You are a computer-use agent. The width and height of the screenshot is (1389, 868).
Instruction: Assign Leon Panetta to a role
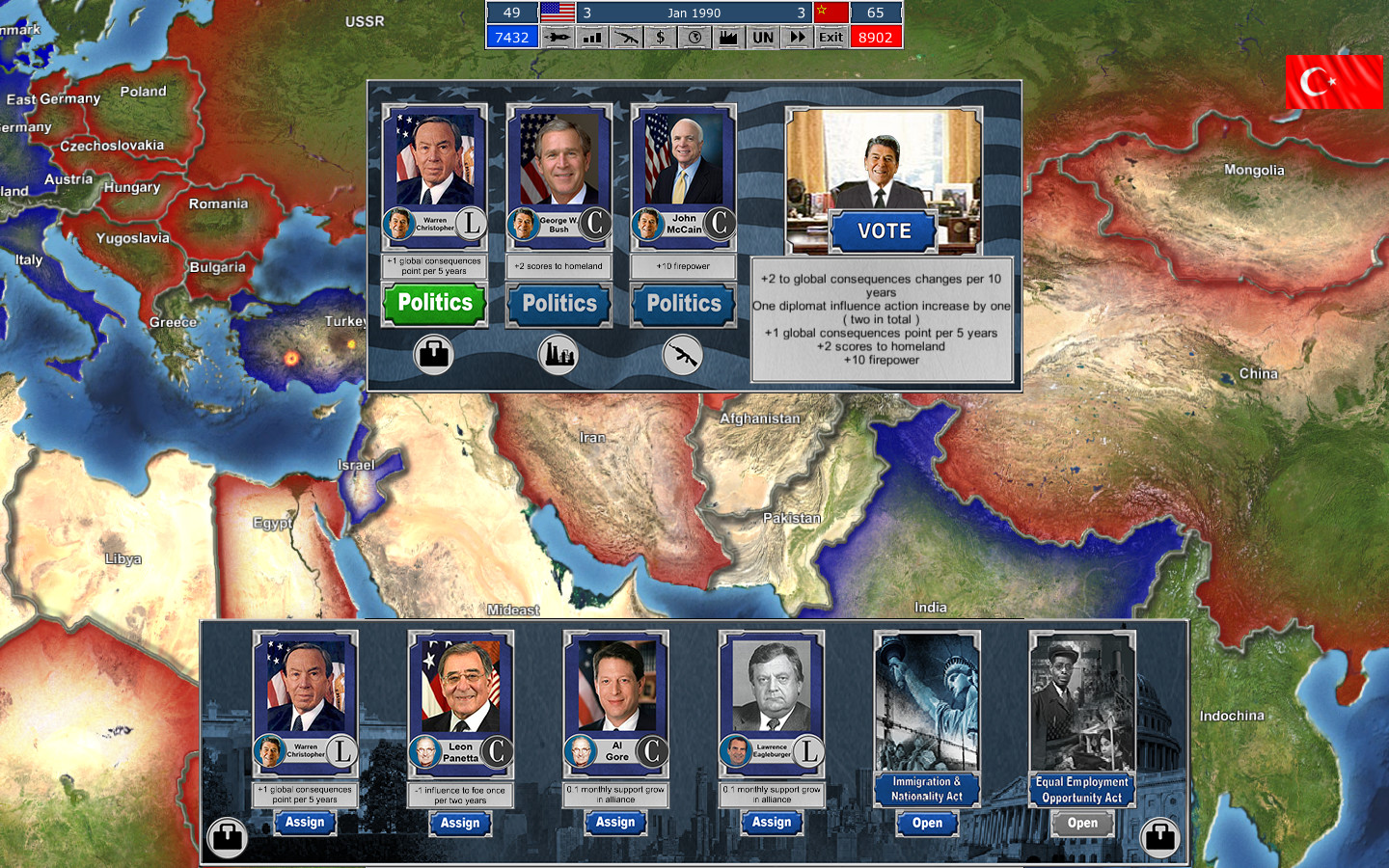(x=460, y=823)
